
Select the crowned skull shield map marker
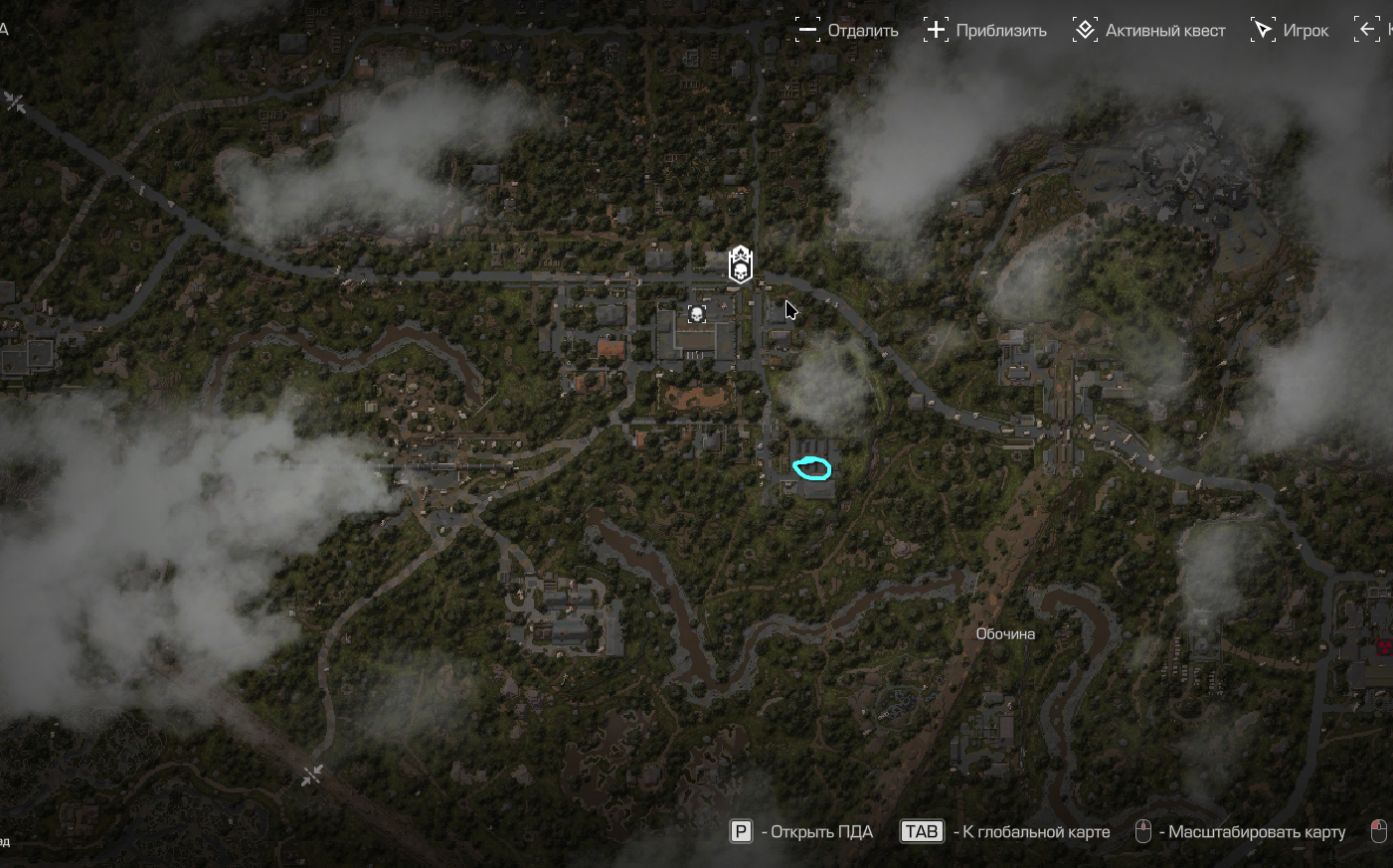click(x=740, y=265)
